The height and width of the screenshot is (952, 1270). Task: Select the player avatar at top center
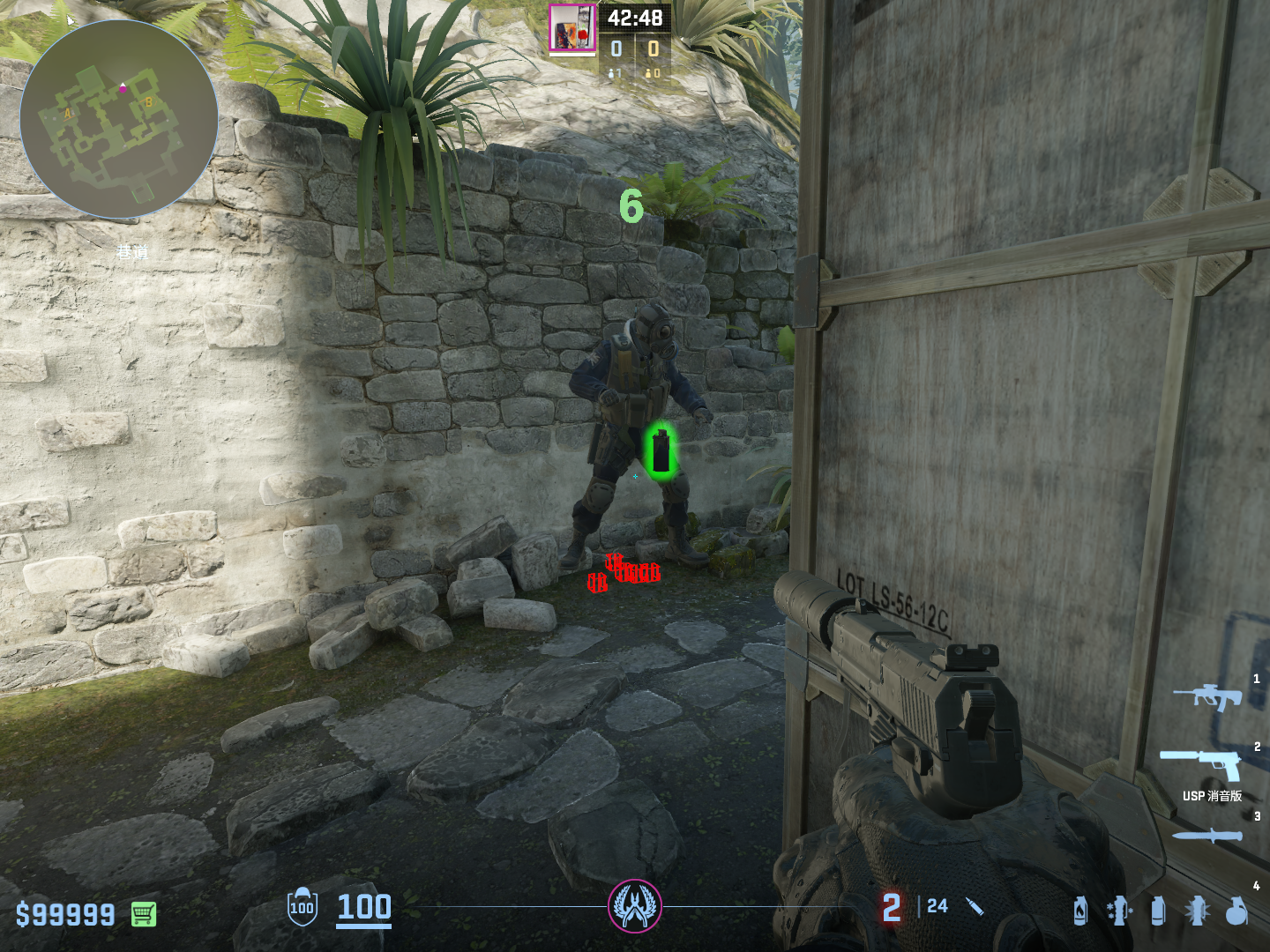tap(572, 28)
